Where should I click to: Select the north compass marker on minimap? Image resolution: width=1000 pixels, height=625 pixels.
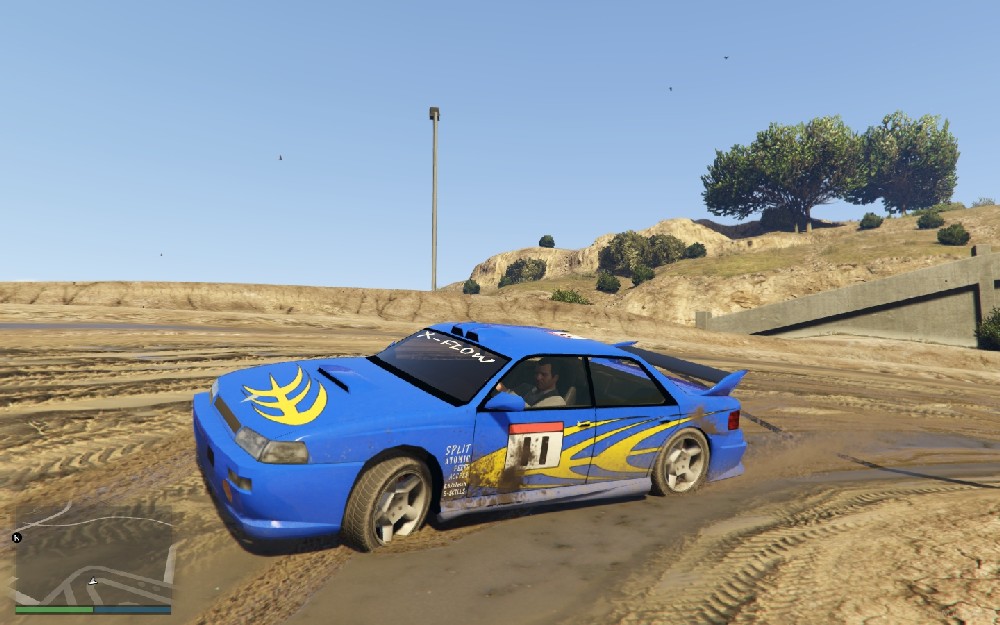pos(17,538)
